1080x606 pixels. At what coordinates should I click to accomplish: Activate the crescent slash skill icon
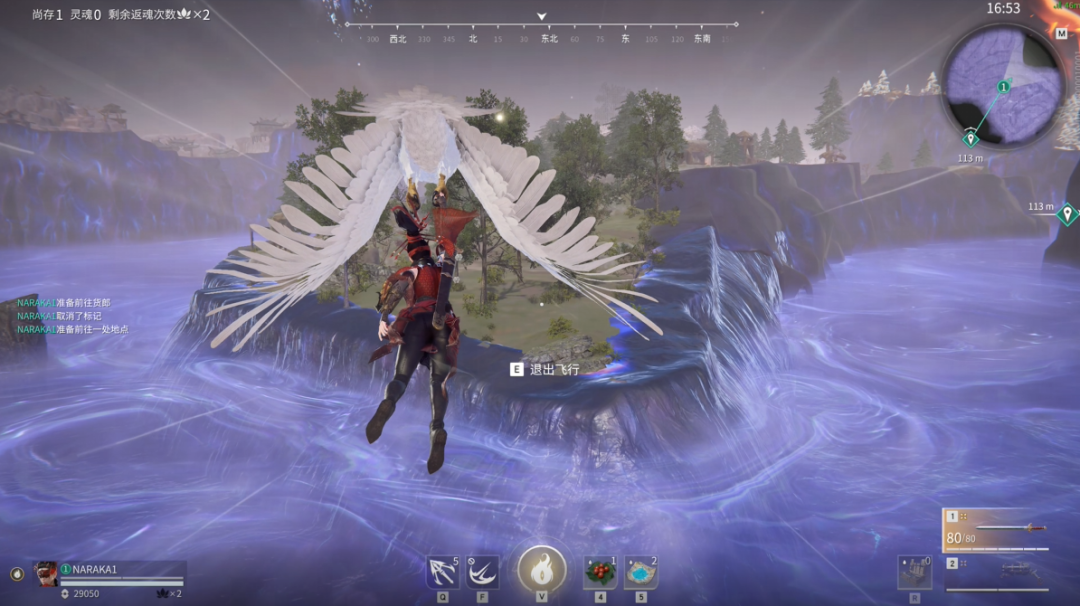click(x=483, y=572)
